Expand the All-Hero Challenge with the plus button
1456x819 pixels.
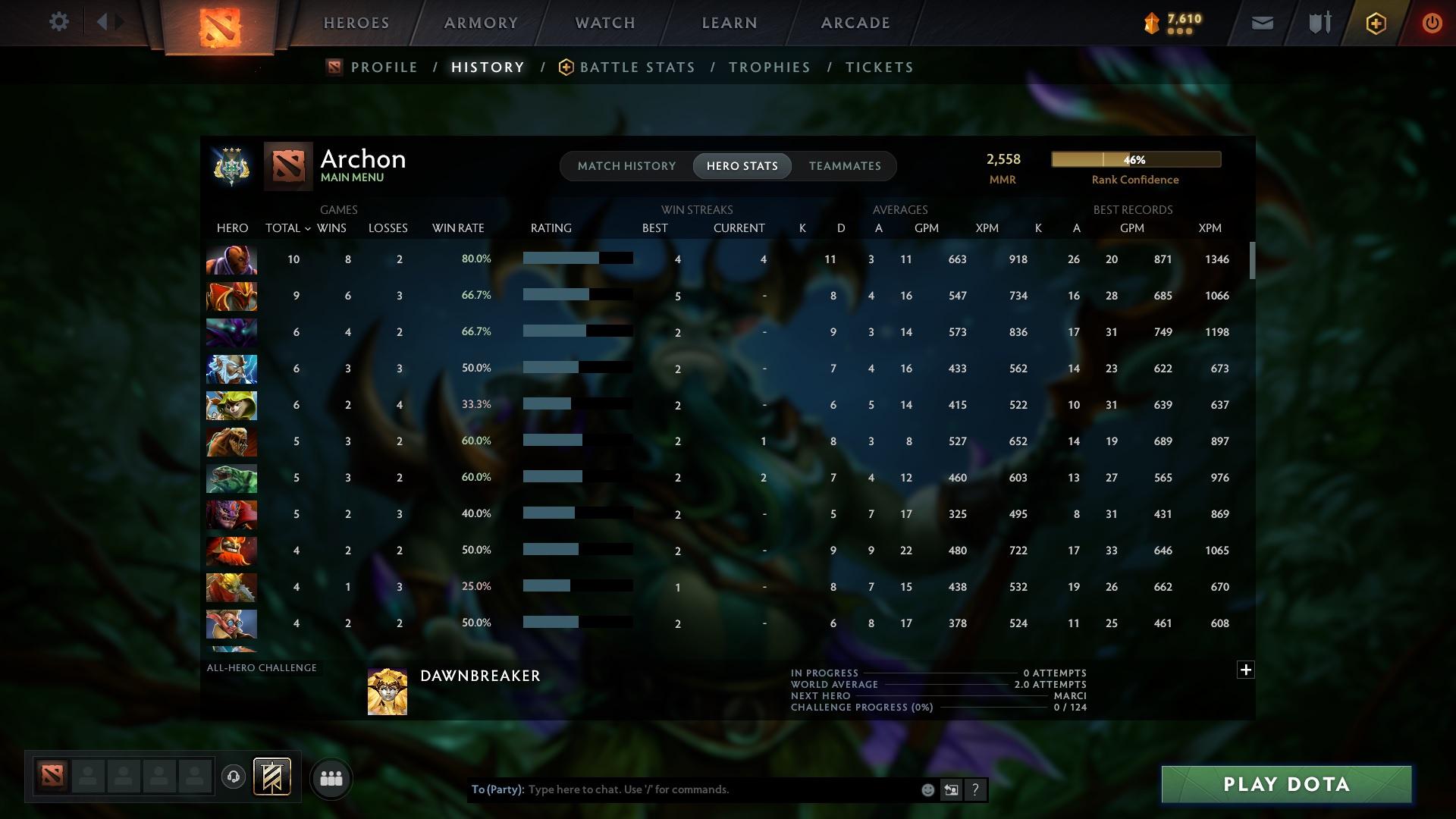1246,670
